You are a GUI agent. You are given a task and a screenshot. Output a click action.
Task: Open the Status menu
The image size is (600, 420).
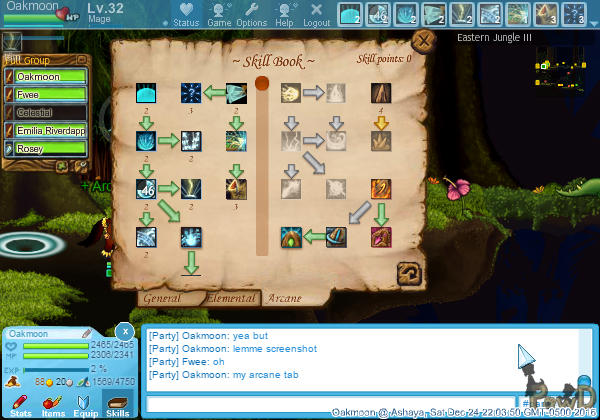186,15
